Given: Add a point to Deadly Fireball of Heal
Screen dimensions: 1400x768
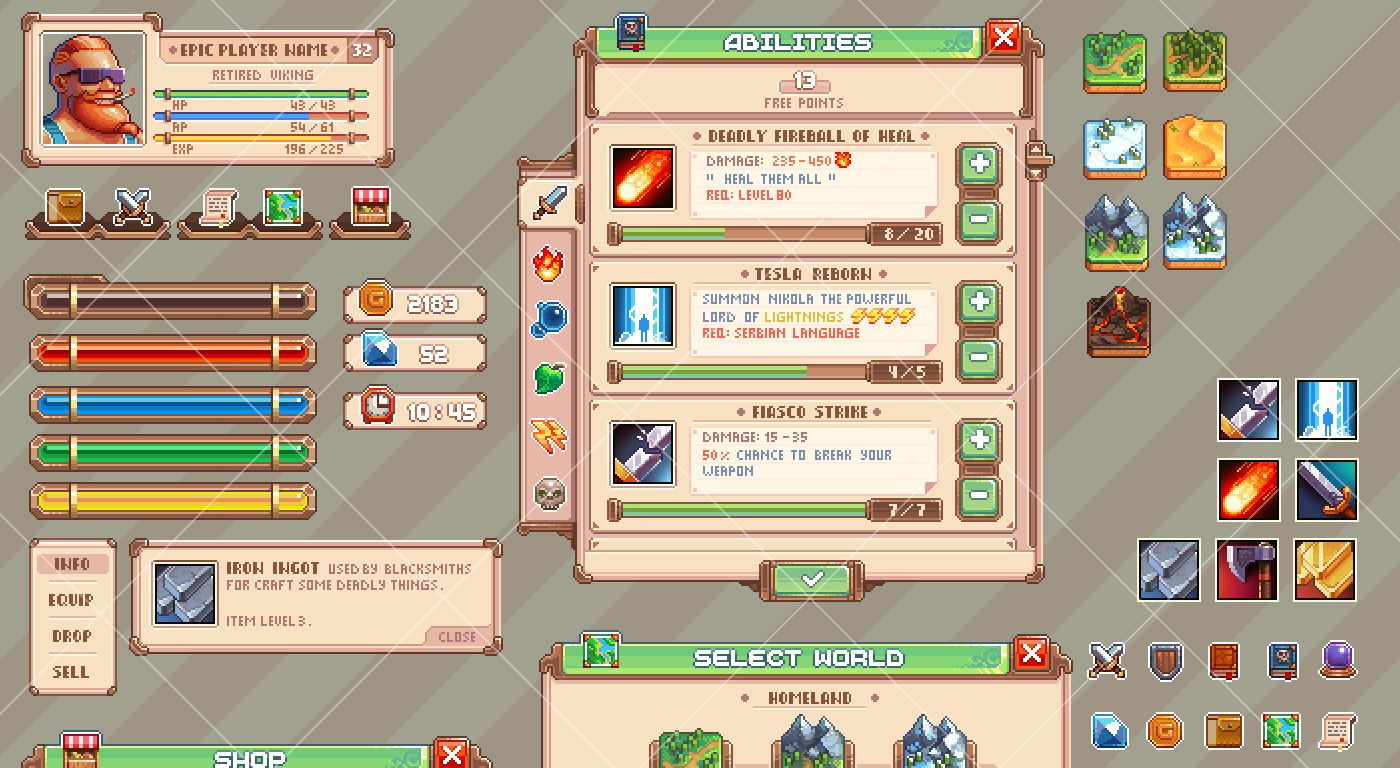Looking at the screenshot, I should pyautogui.click(x=978, y=163).
